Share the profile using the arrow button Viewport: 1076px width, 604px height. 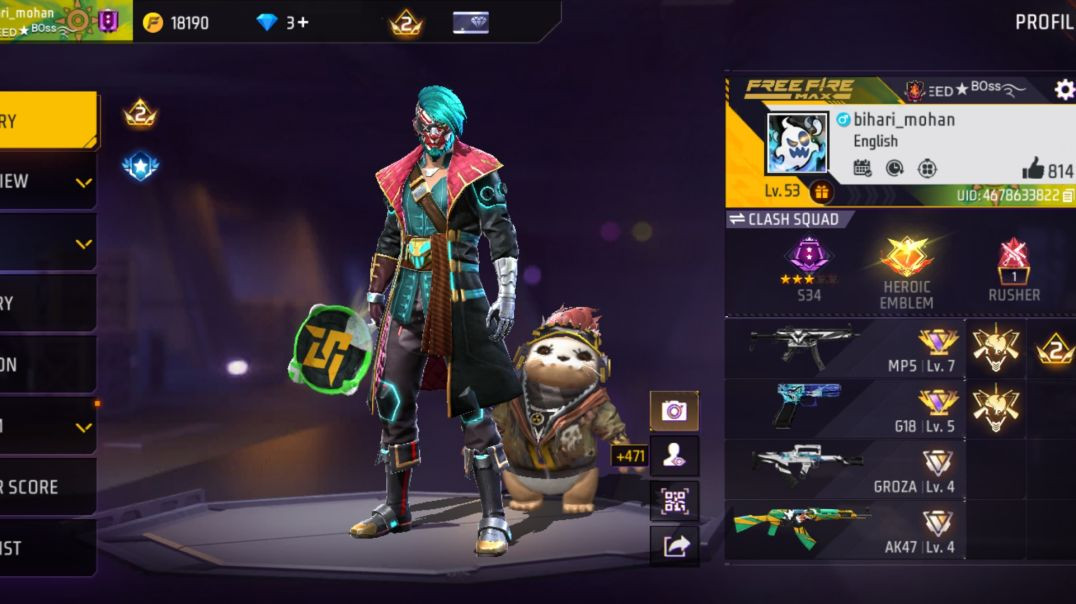pos(674,545)
